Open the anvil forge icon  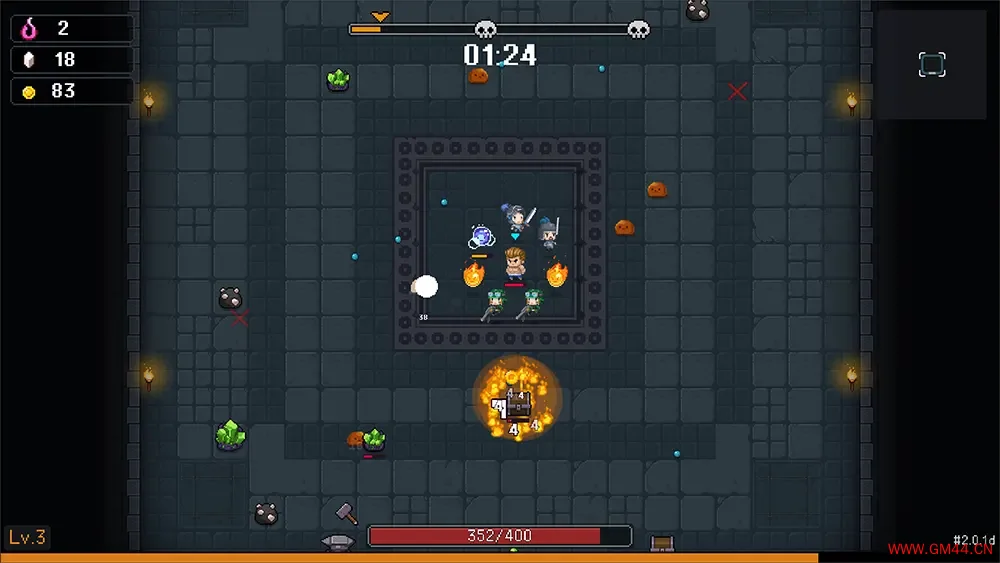pos(337,542)
